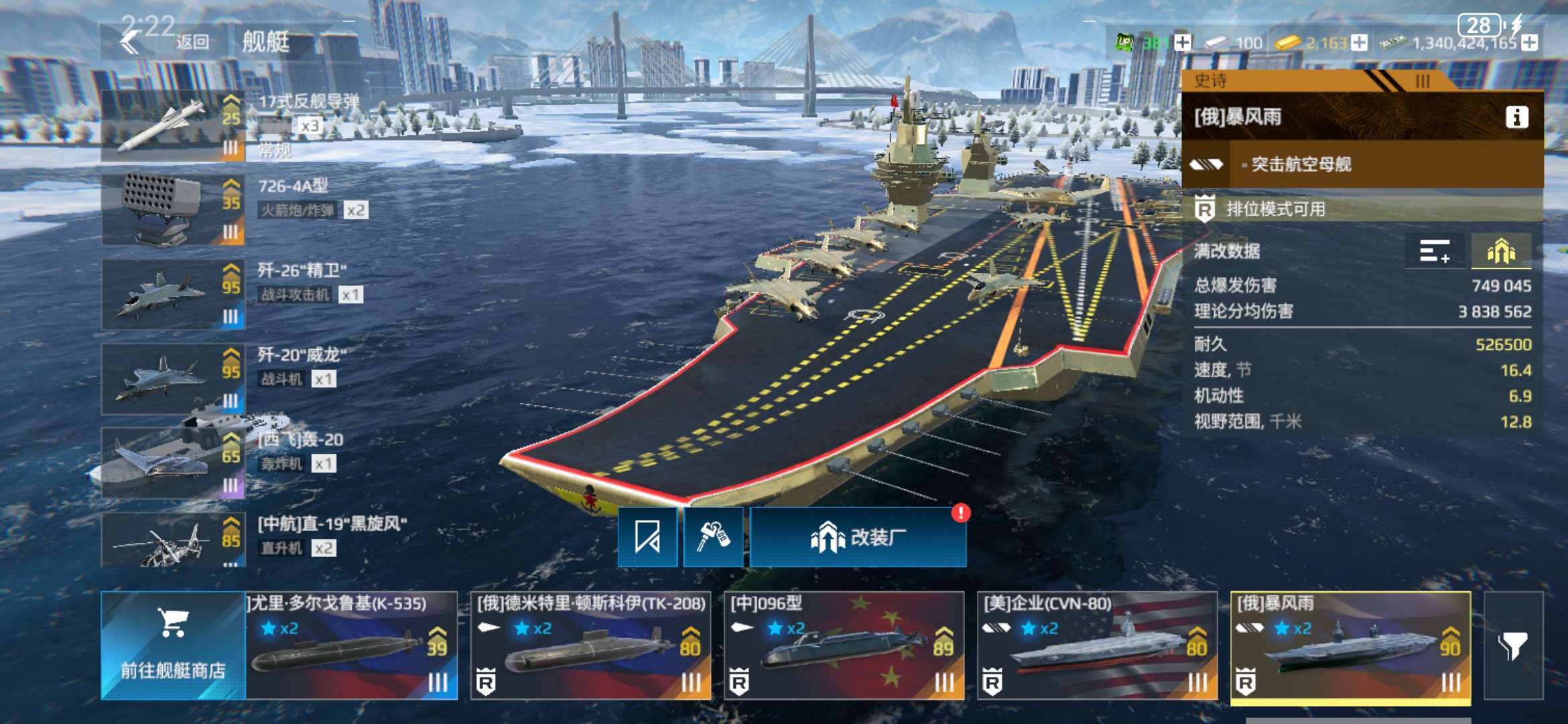Toggle the full-upgrade stats view icon
This screenshot has width=1568, height=724.
pyautogui.click(x=1501, y=251)
